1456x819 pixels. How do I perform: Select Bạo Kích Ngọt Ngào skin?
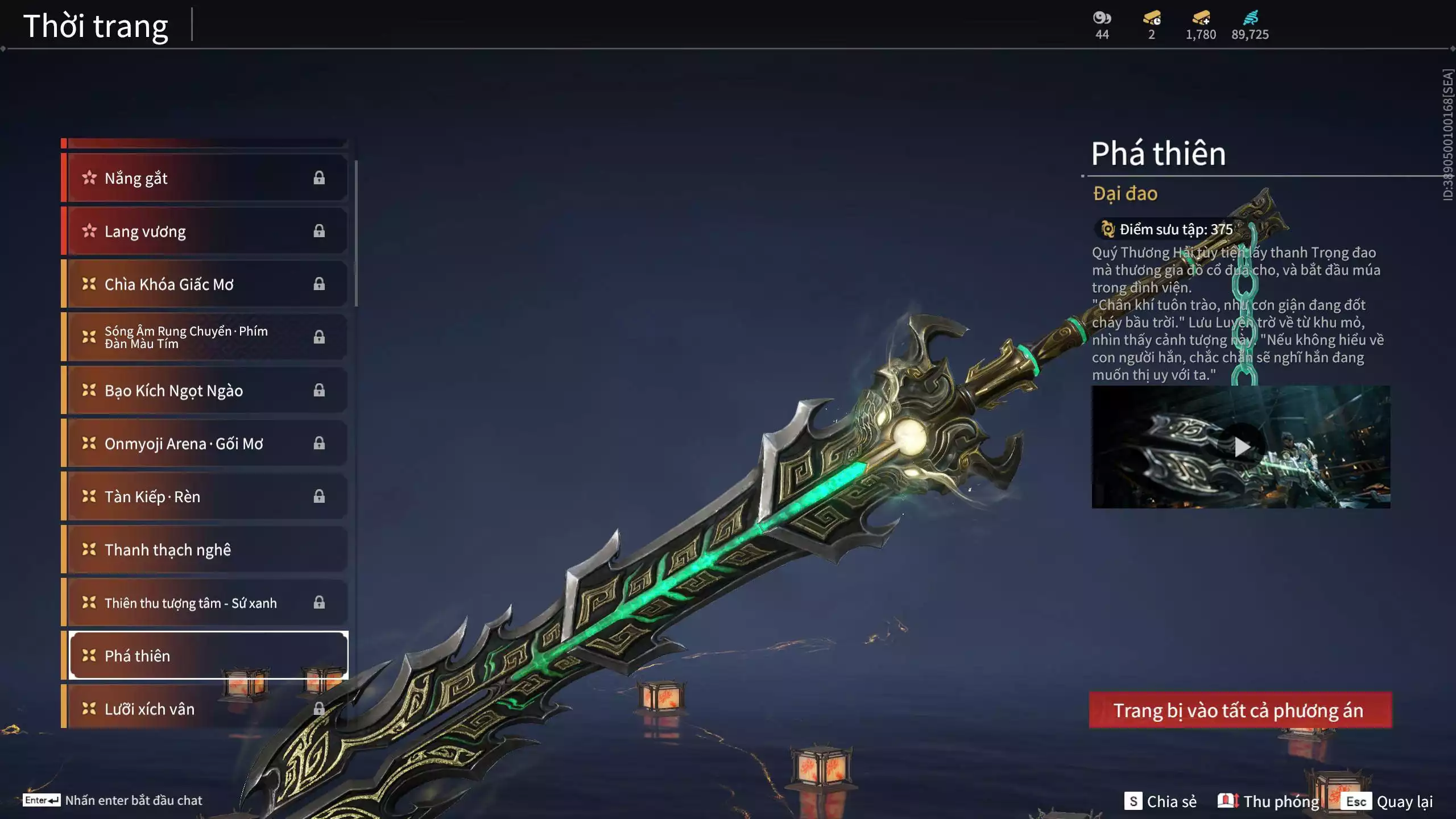point(205,390)
